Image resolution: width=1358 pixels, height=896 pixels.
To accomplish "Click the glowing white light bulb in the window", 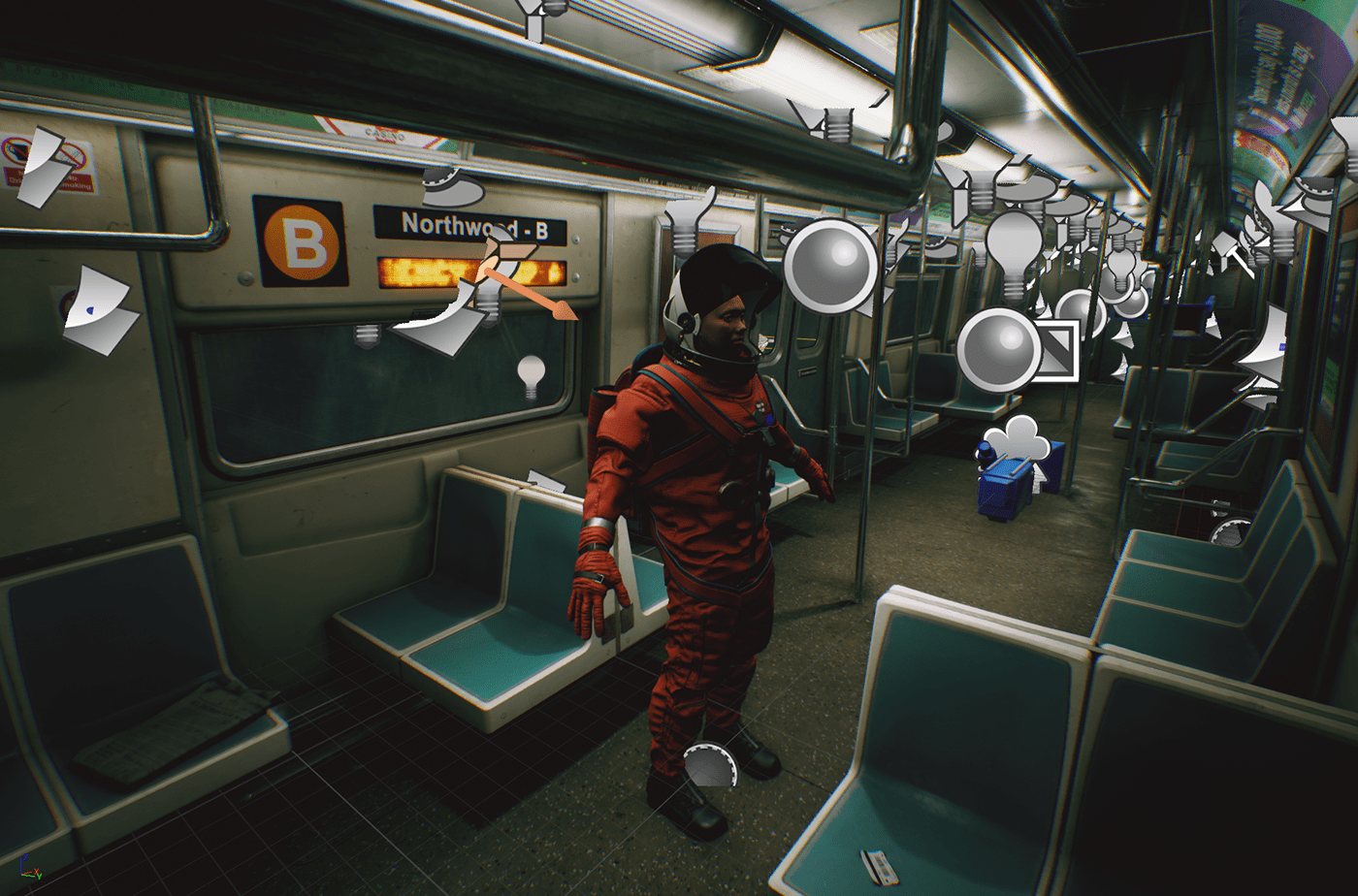I will (531, 376).
